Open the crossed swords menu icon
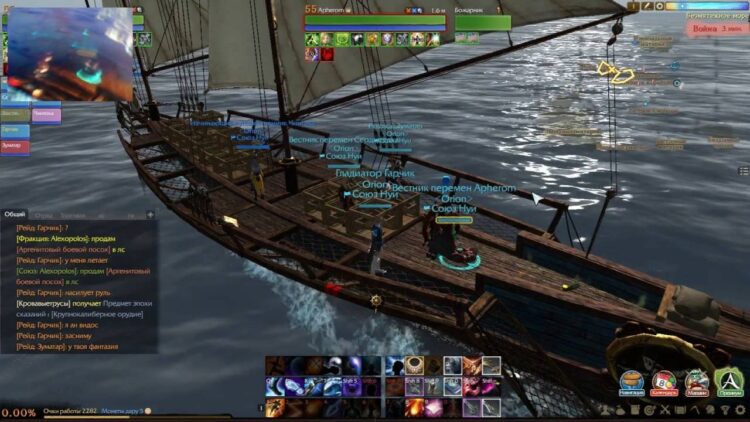 click(664, 410)
